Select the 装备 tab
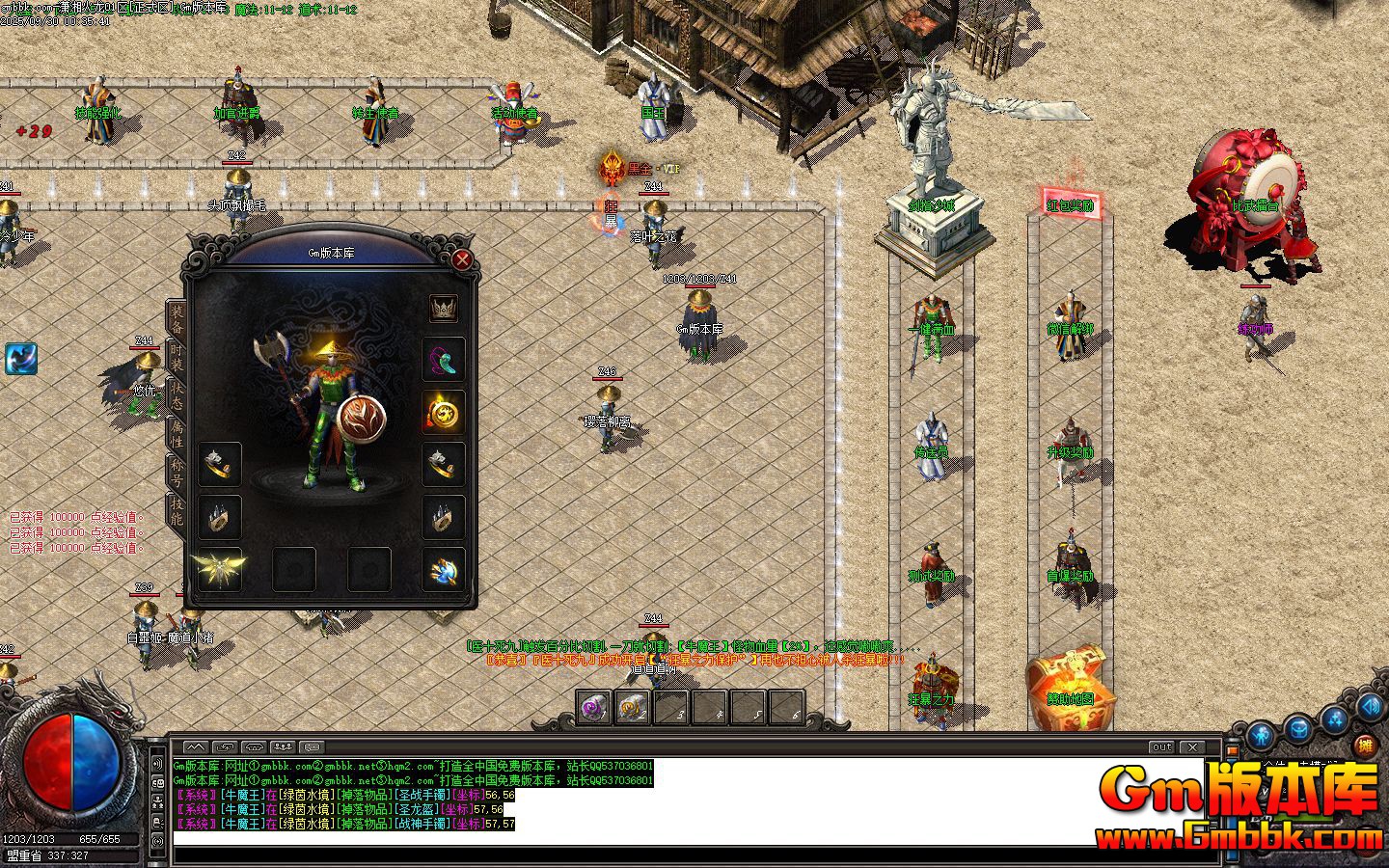The height and width of the screenshot is (868, 1389). click(177, 315)
